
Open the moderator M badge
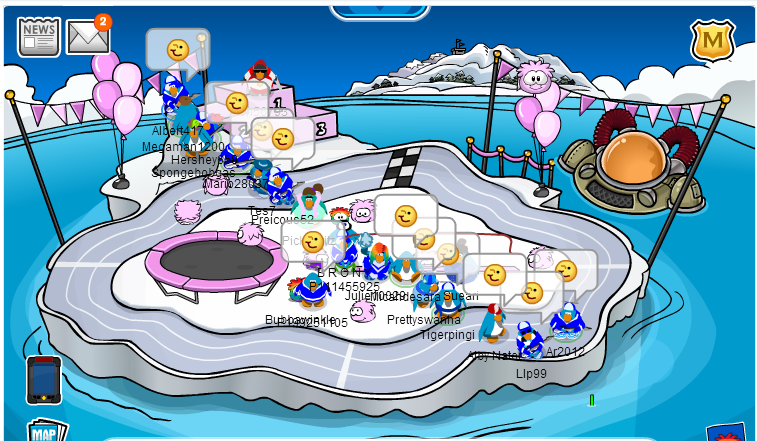712,40
